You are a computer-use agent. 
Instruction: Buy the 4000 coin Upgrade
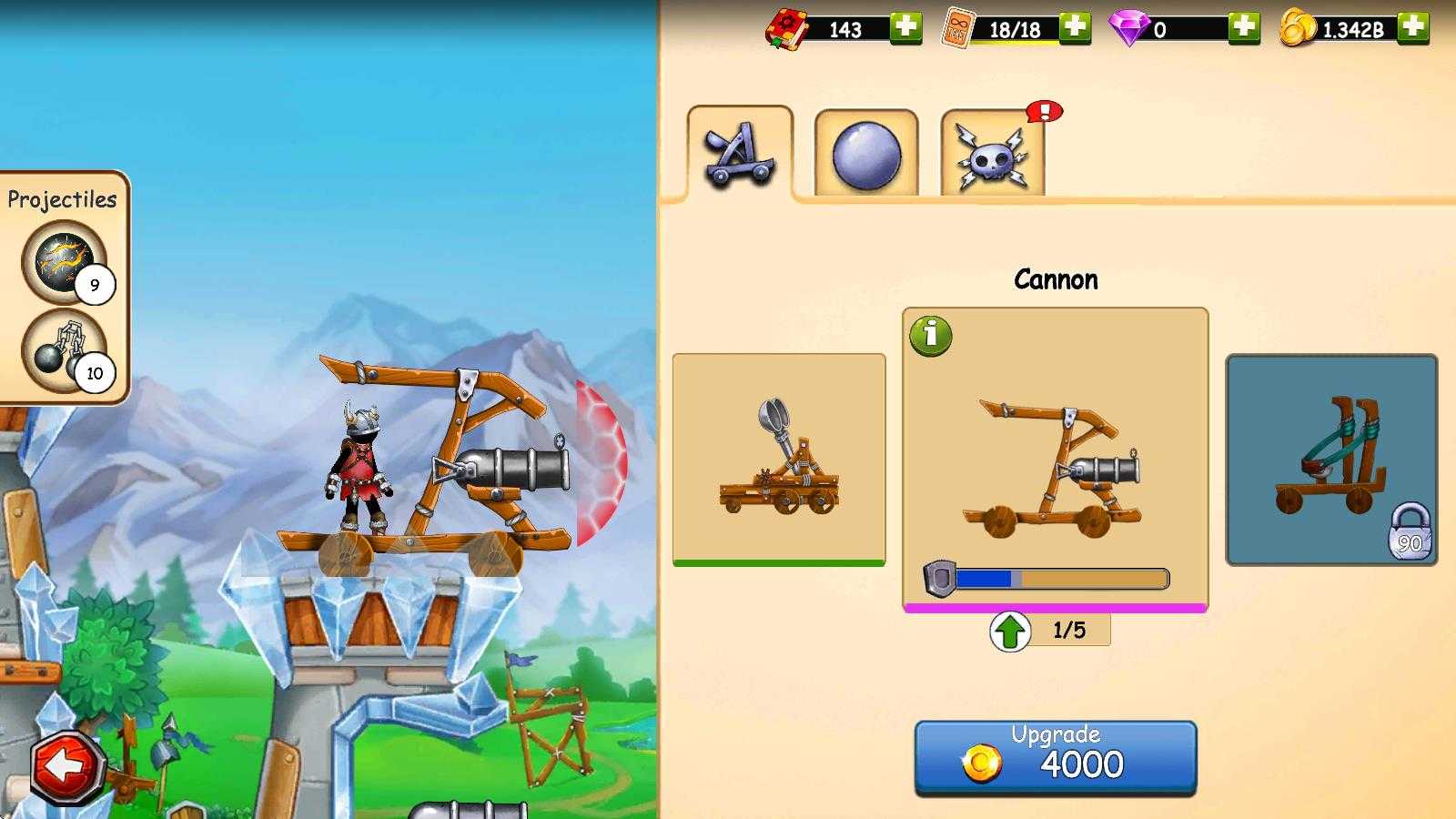click(x=1055, y=758)
